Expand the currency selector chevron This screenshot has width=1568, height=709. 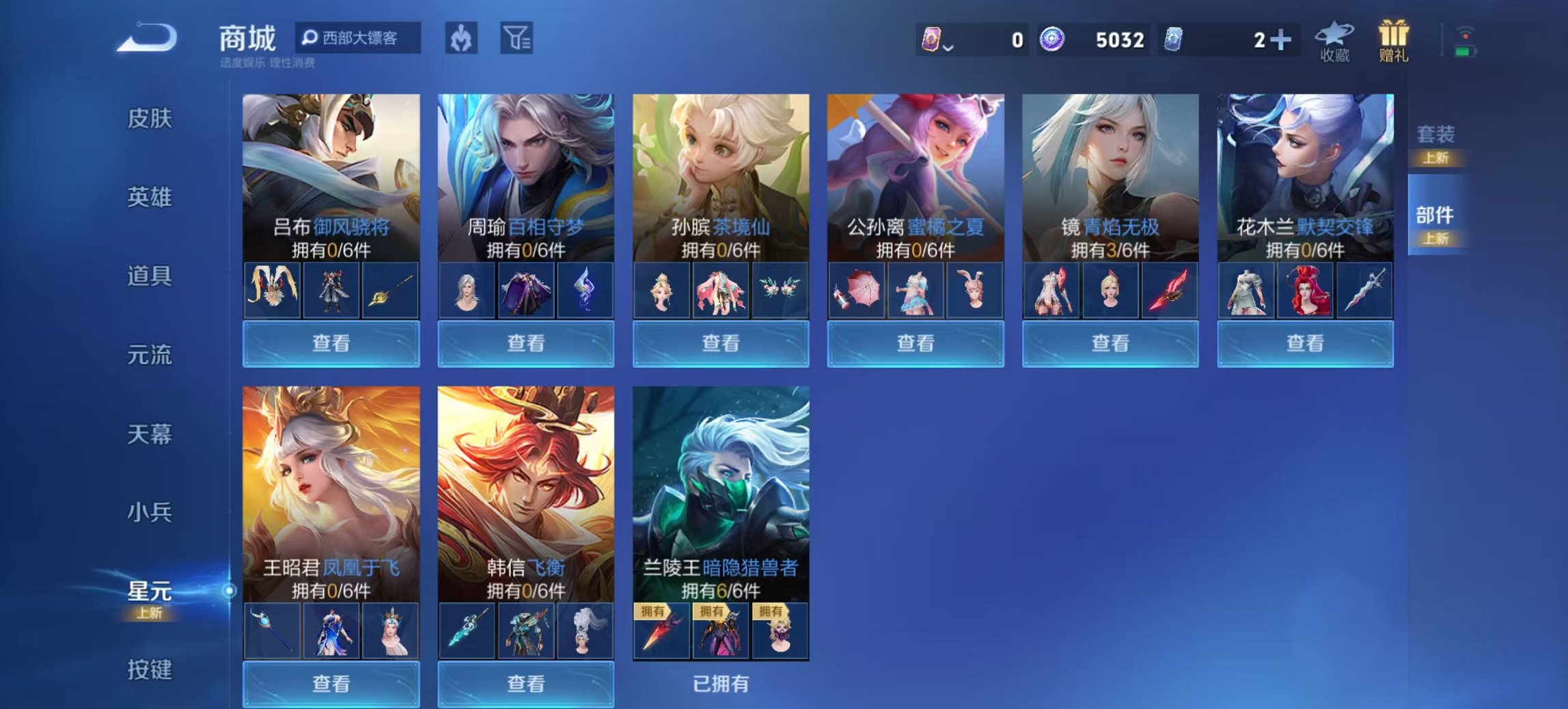click(949, 48)
